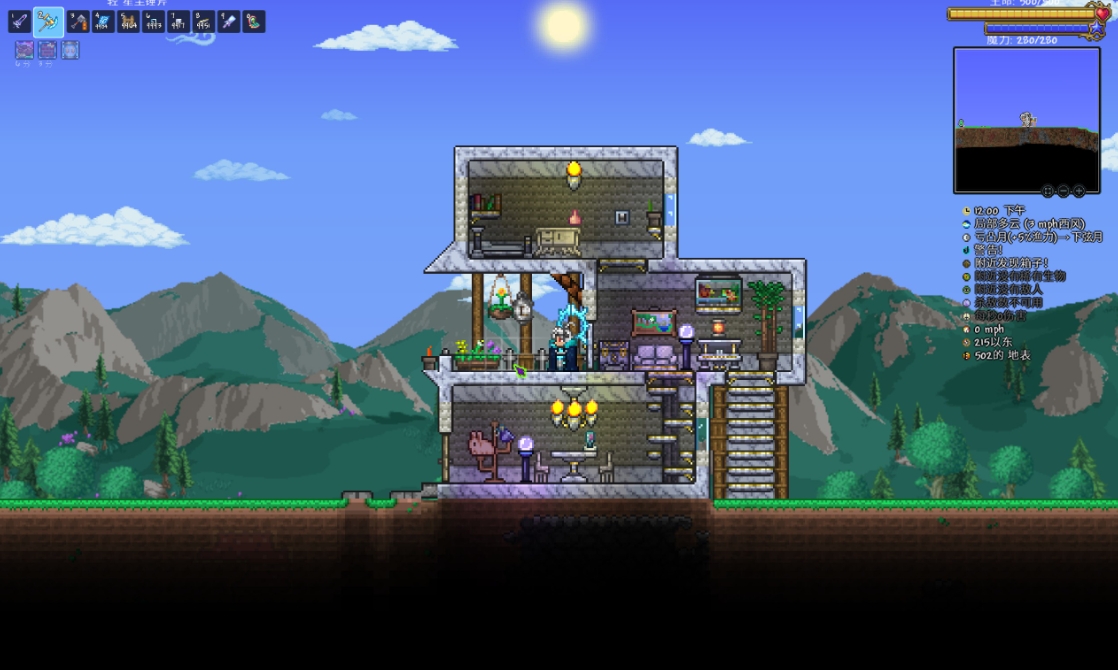This screenshot has width=1118, height=670.
Task: Choose the blue item stack in slot 4
Action: pos(103,21)
